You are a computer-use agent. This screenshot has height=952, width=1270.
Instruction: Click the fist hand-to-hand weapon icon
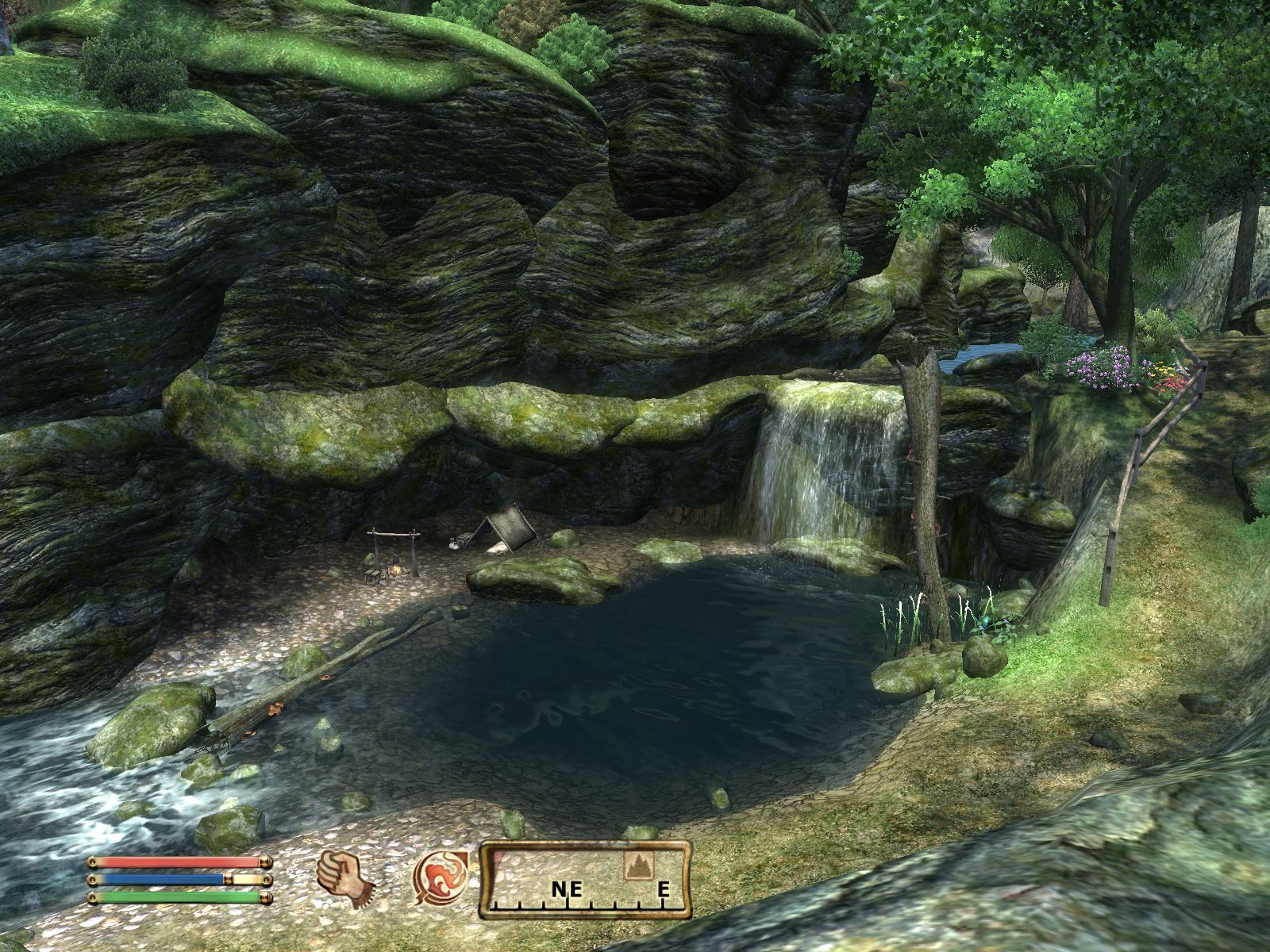click(x=344, y=879)
